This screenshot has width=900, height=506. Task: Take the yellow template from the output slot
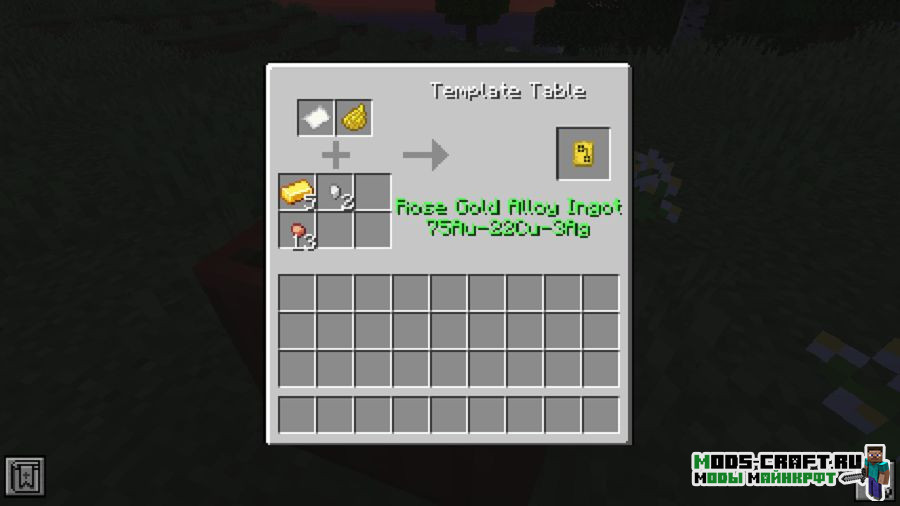click(x=583, y=153)
